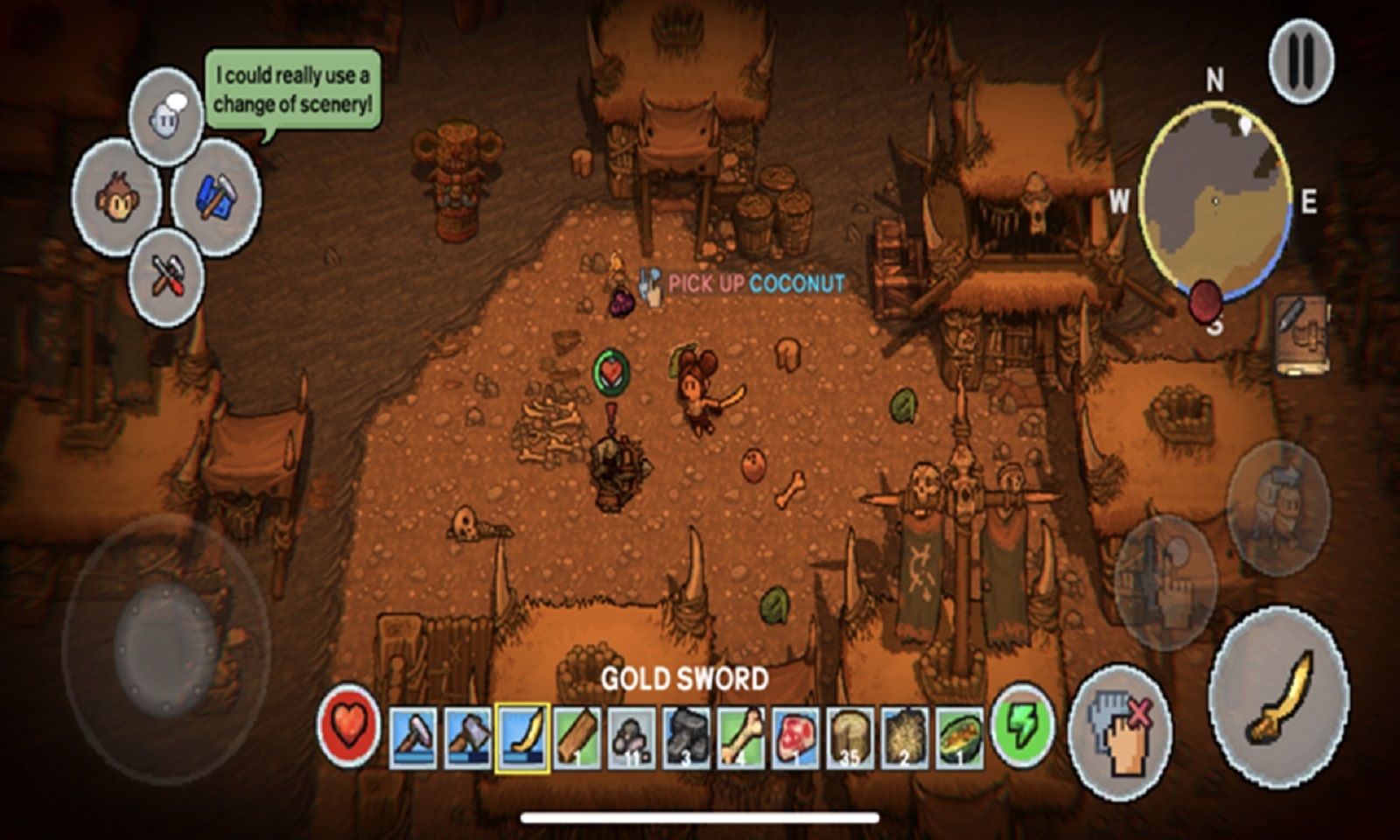This screenshot has width=1400, height=840.
Task: Select the green food bowl slot
Action: (x=959, y=738)
